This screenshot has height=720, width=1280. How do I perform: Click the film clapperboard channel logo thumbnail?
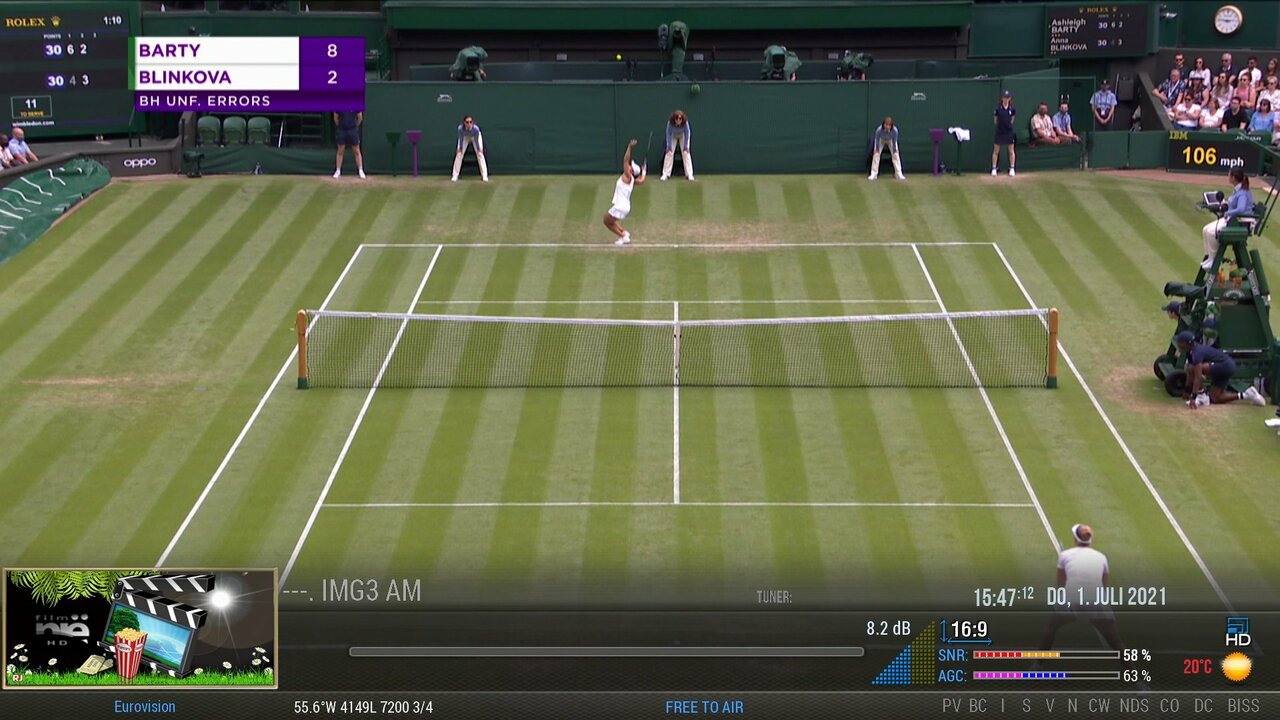[140, 628]
